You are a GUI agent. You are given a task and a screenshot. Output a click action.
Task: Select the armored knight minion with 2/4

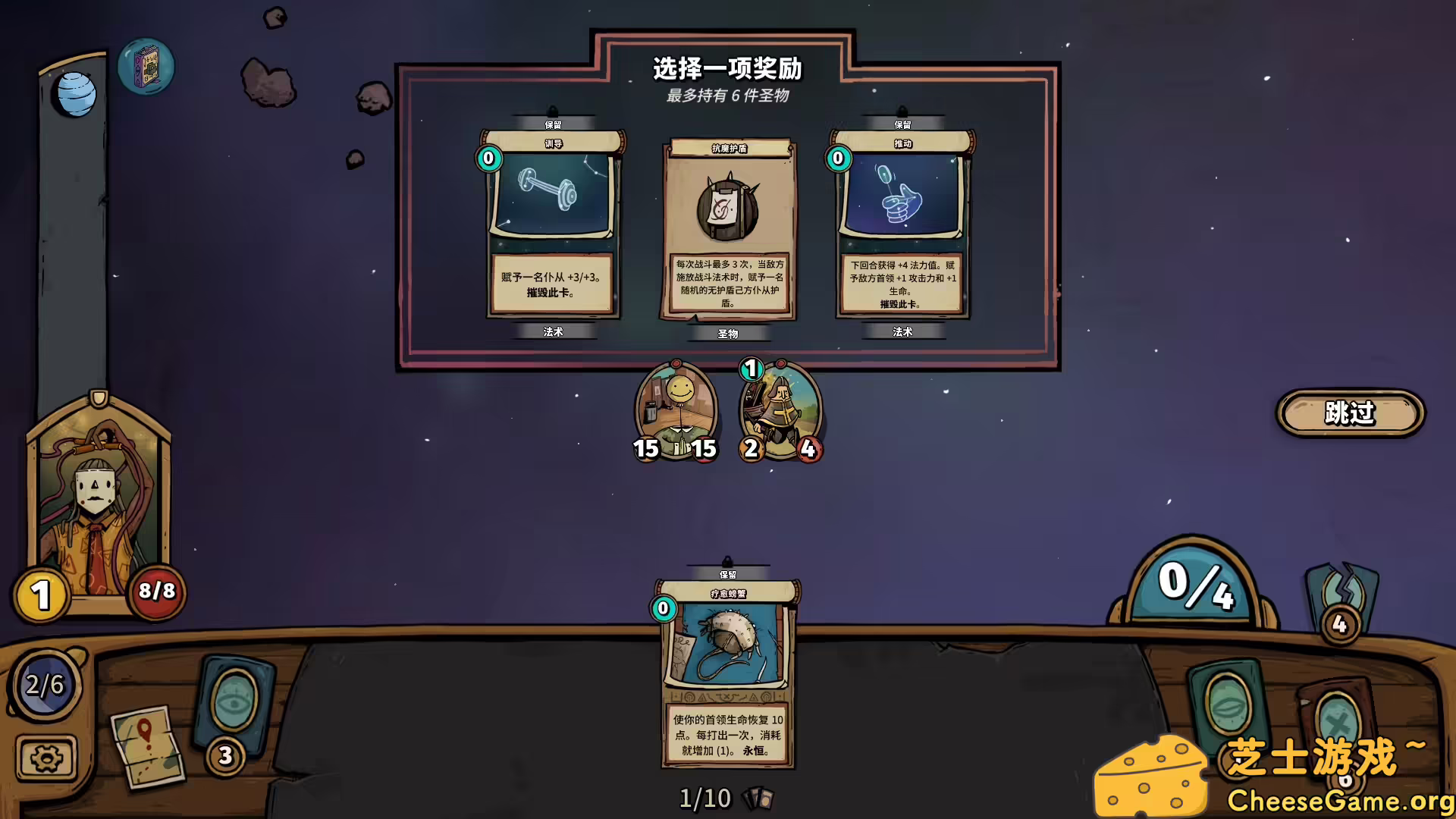[x=780, y=411]
